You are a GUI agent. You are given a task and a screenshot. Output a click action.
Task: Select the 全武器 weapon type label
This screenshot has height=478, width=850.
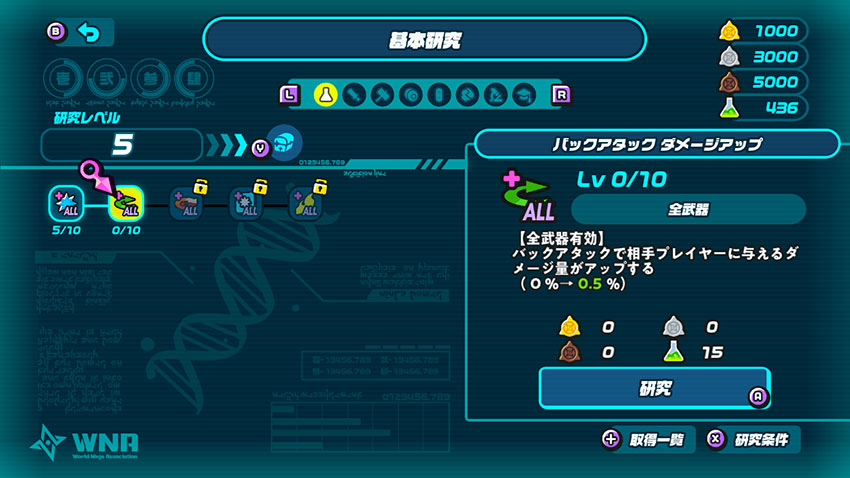point(688,210)
